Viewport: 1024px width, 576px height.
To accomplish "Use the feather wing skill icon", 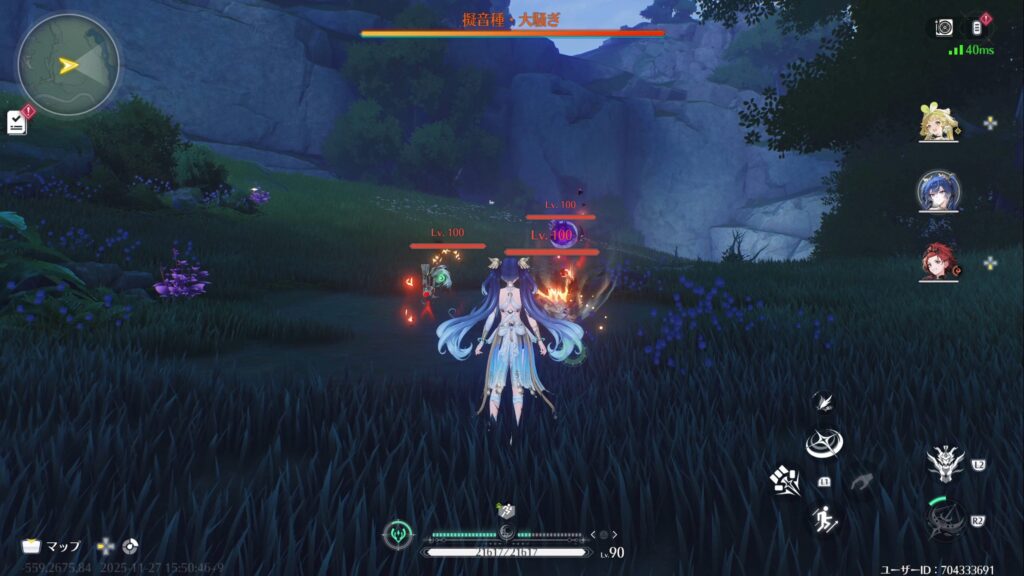I will pos(824,402).
